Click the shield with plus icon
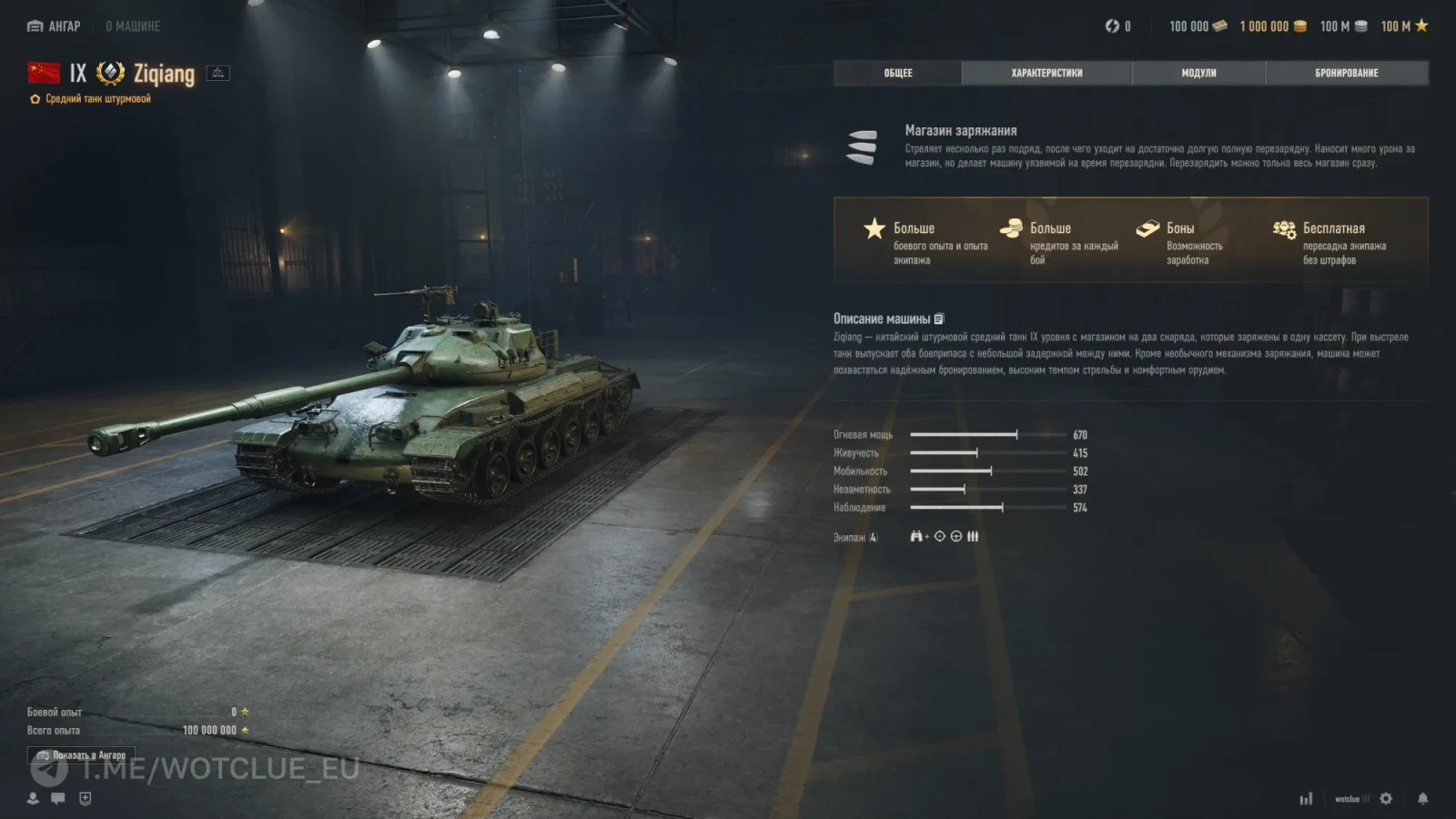1456x819 pixels. tap(85, 798)
